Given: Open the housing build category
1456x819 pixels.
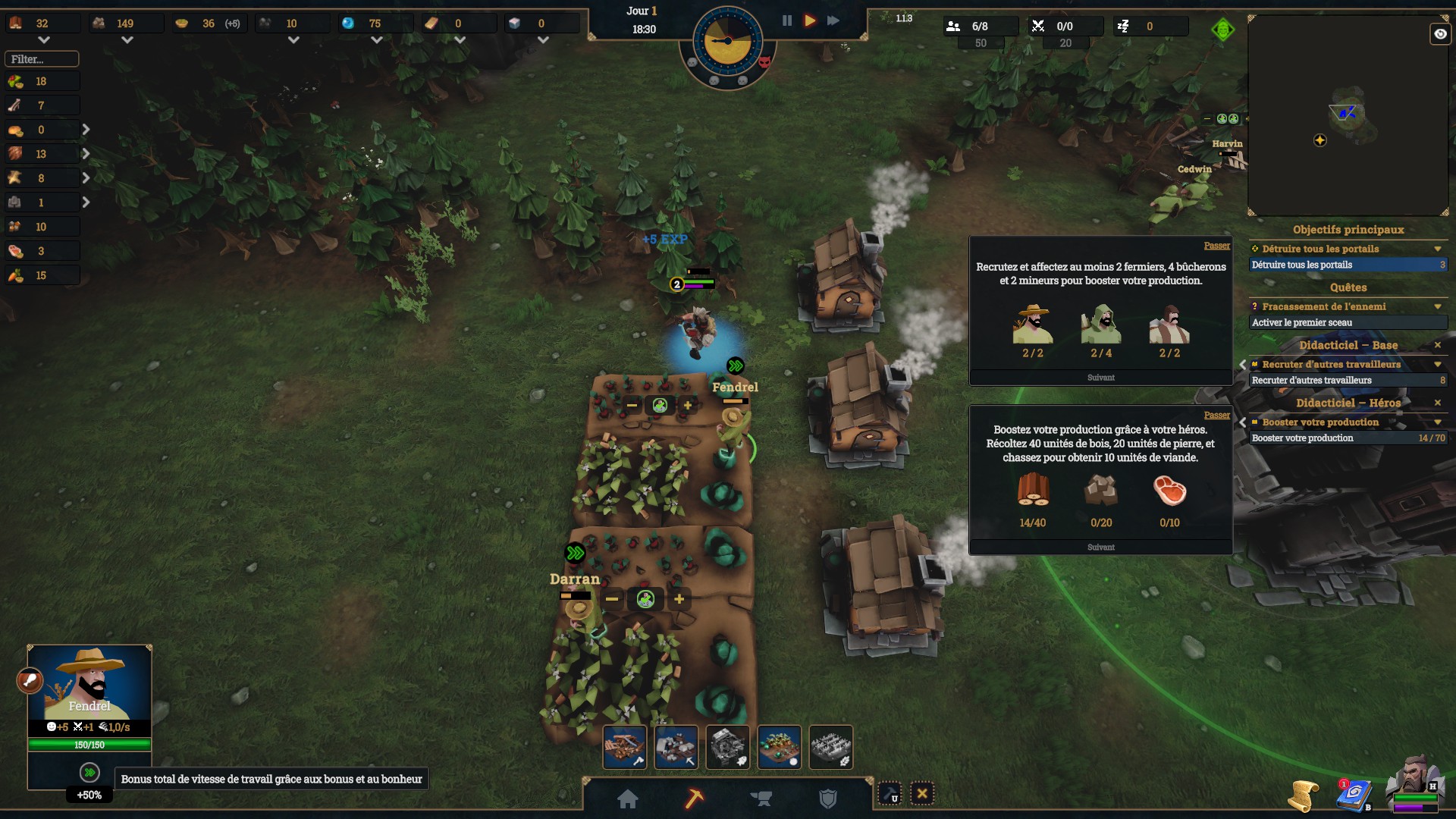Looking at the screenshot, I should click(x=628, y=799).
